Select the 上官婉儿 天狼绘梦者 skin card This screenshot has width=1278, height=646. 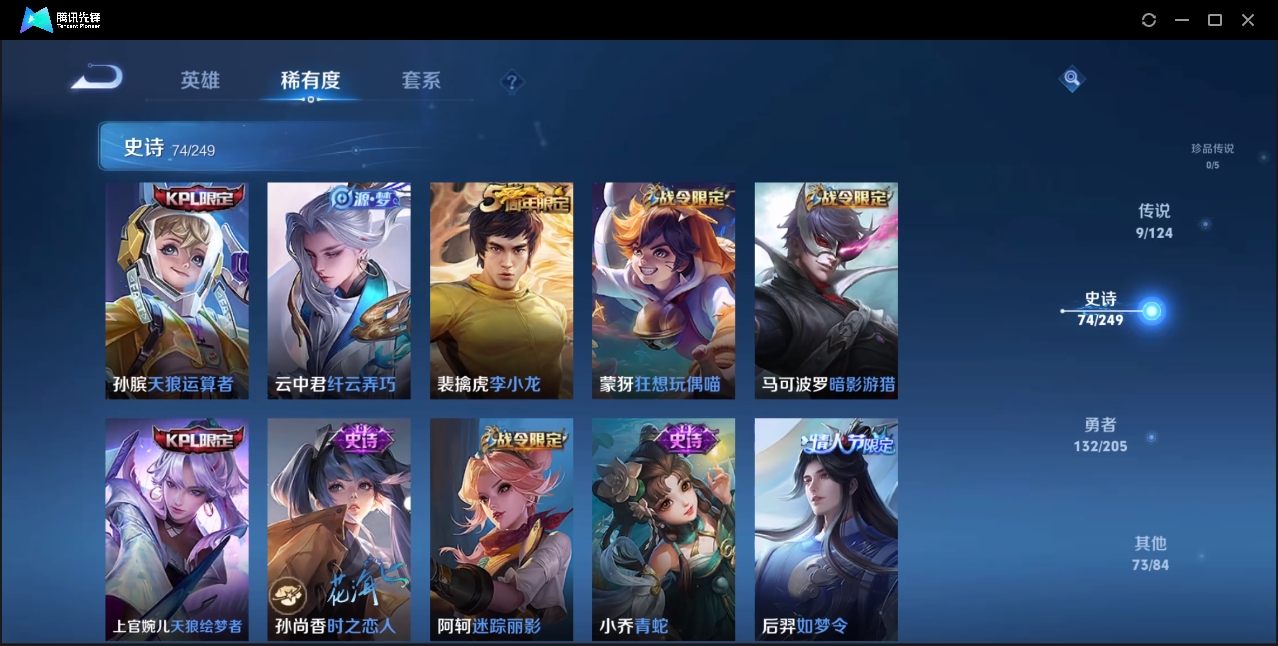(x=177, y=529)
